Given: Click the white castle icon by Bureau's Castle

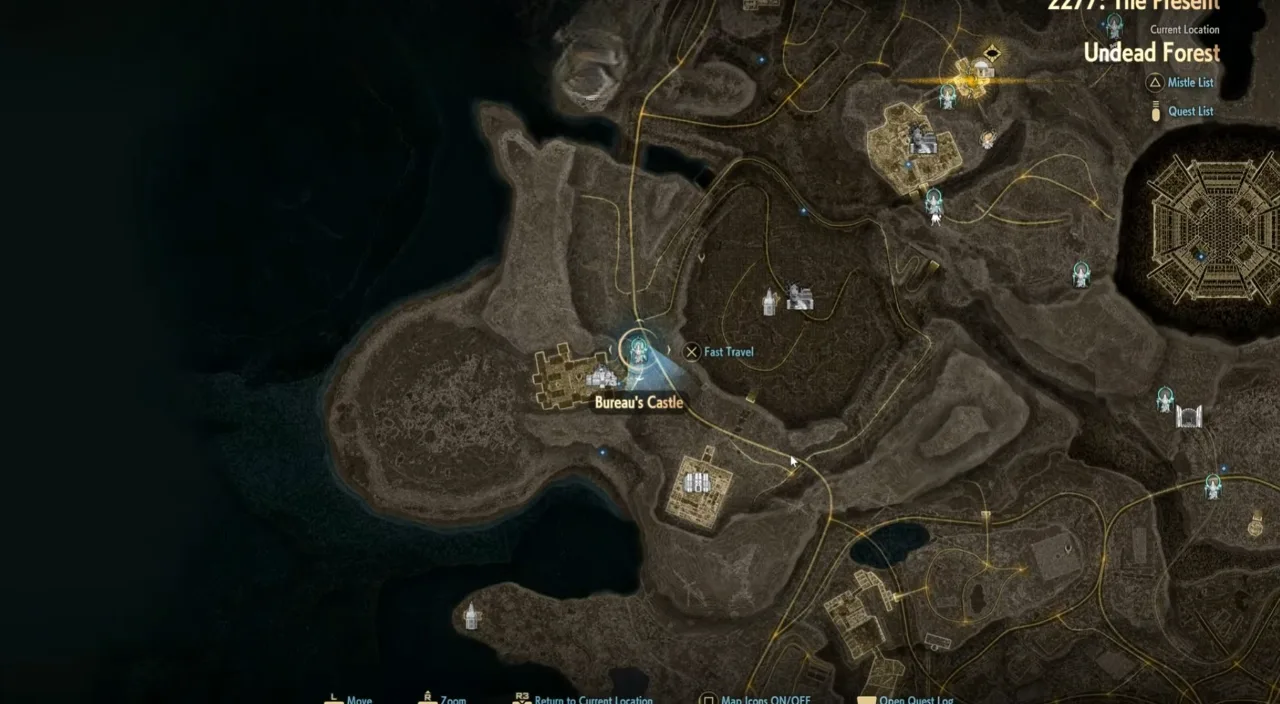Looking at the screenshot, I should (x=602, y=377).
